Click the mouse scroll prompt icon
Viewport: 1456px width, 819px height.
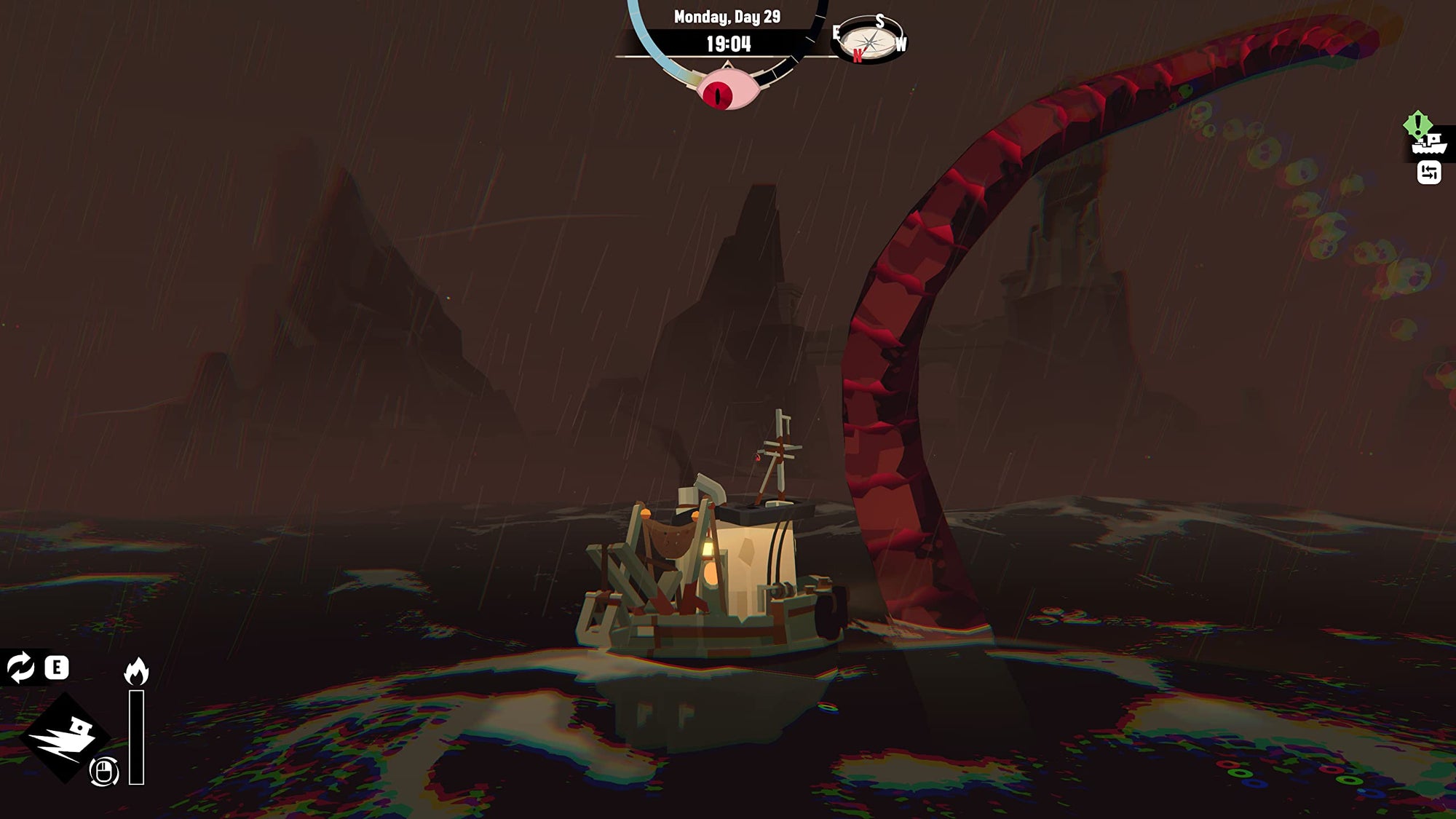[103, 773]
